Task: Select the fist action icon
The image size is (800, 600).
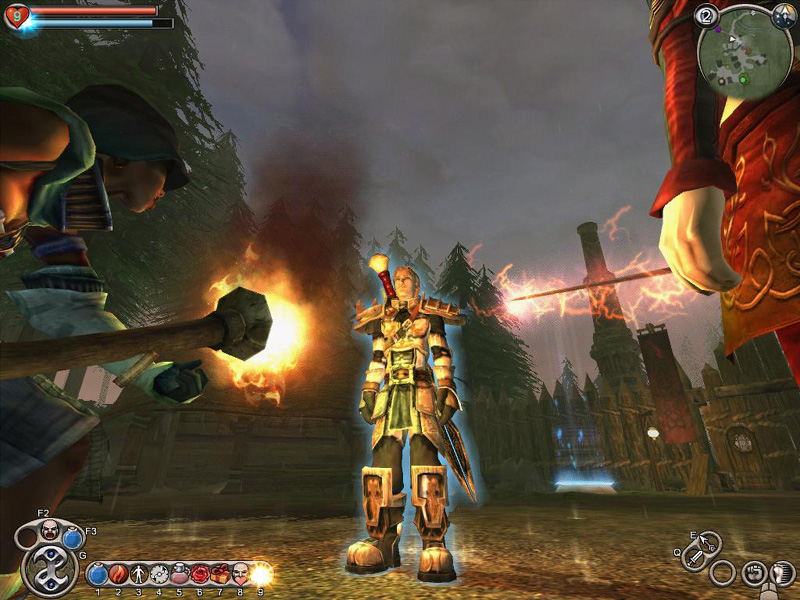Action: pos(755,574)
